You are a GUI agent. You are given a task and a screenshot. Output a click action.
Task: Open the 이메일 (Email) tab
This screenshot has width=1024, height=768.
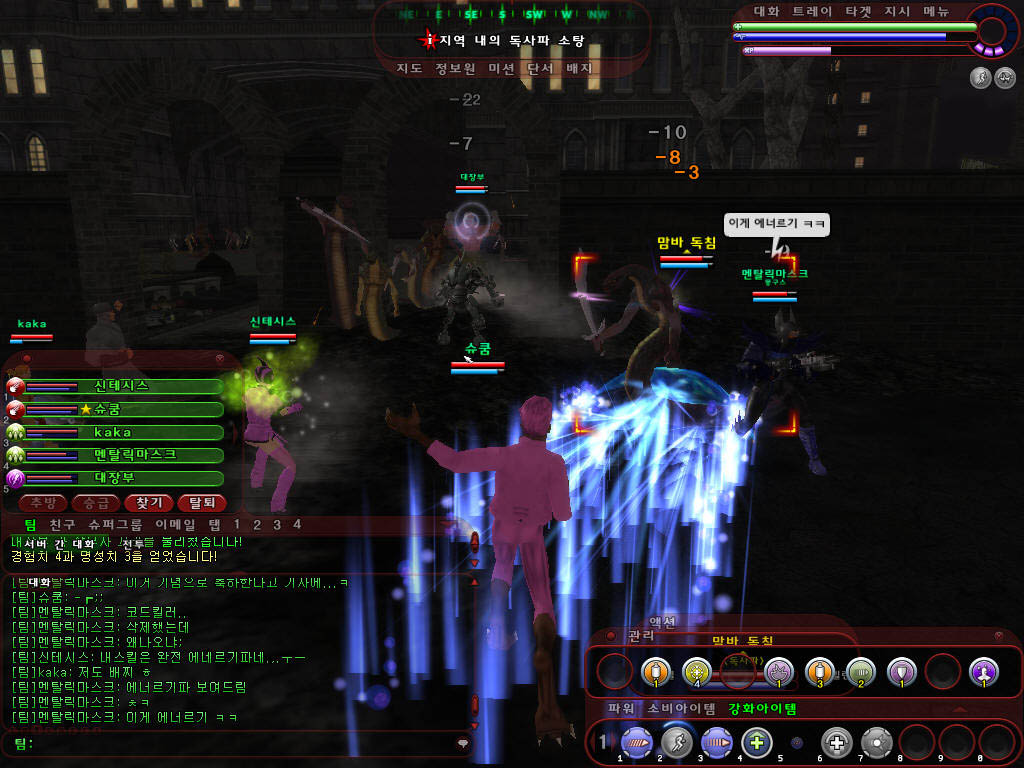coord(176,524)
